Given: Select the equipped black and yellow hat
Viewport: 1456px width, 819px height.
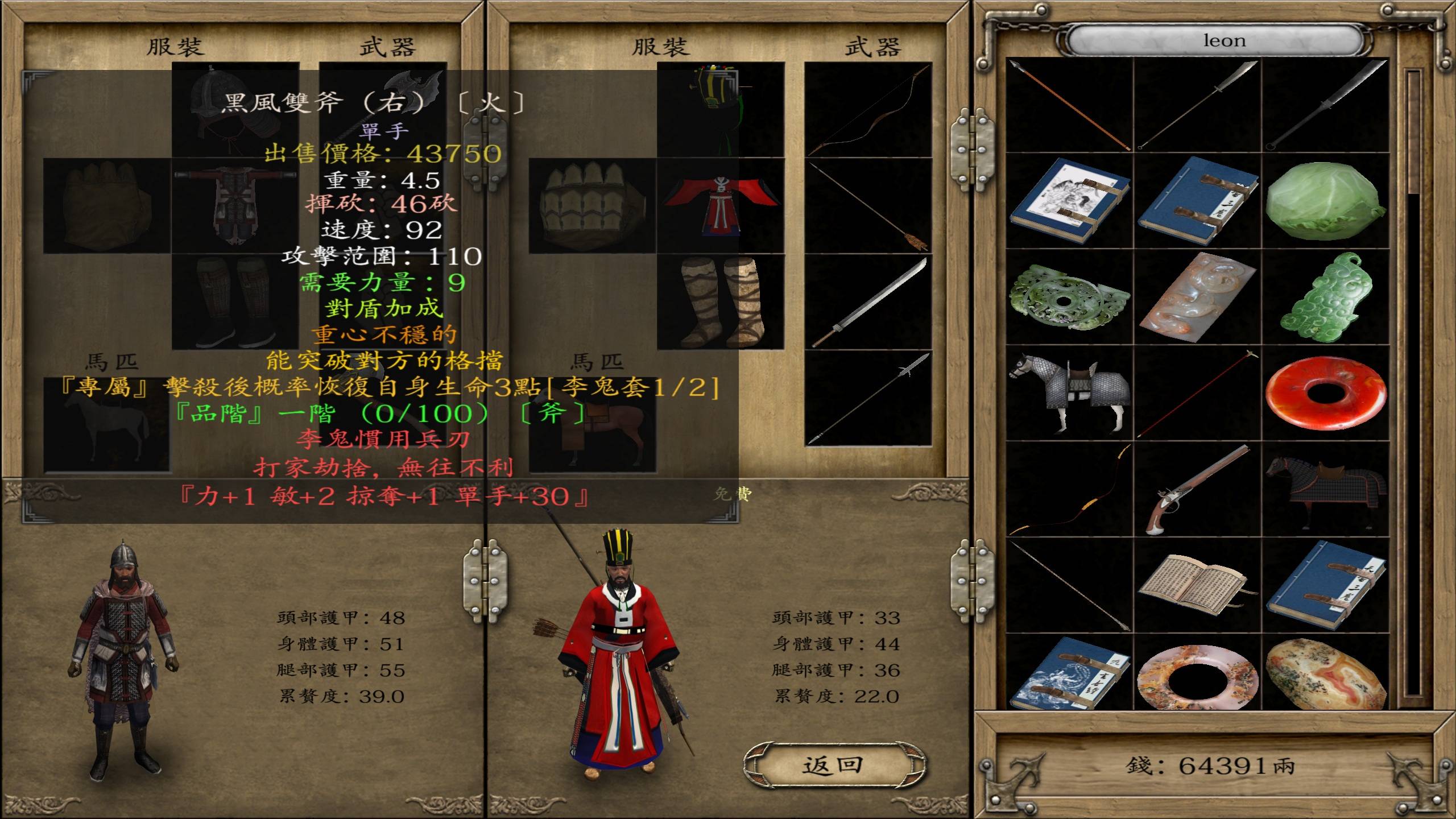Looking at the screenshot, I should [x=720, y=109].
